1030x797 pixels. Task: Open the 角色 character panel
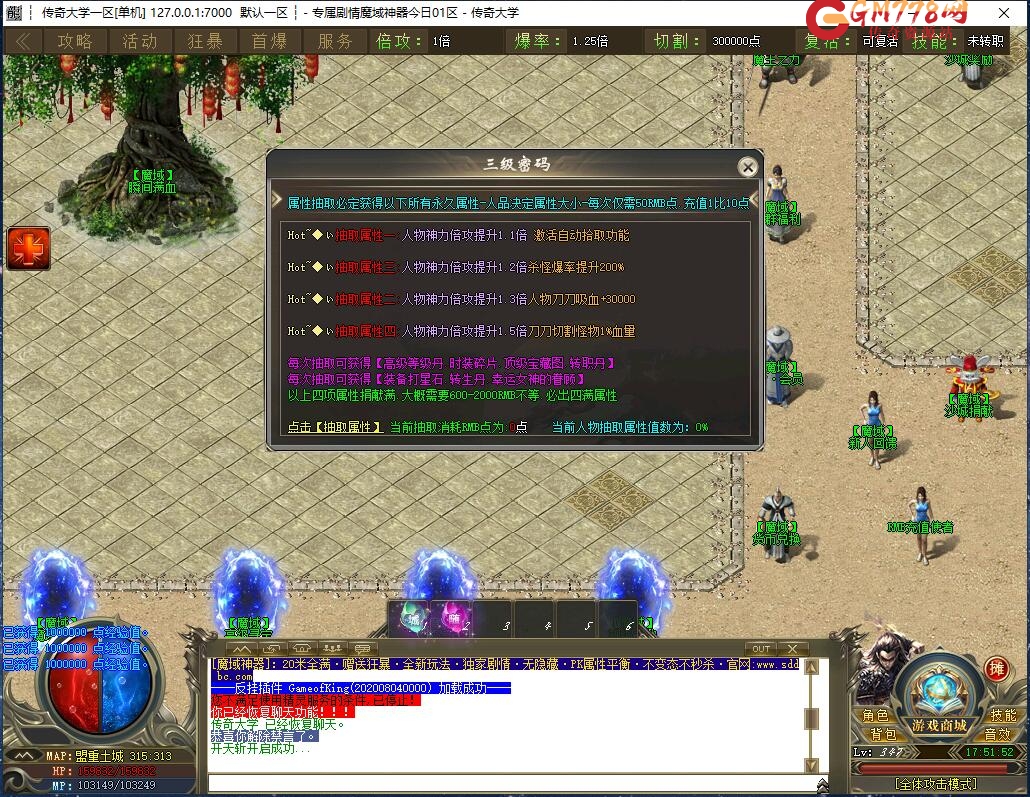pyautogui.click(x=875, y=716)
